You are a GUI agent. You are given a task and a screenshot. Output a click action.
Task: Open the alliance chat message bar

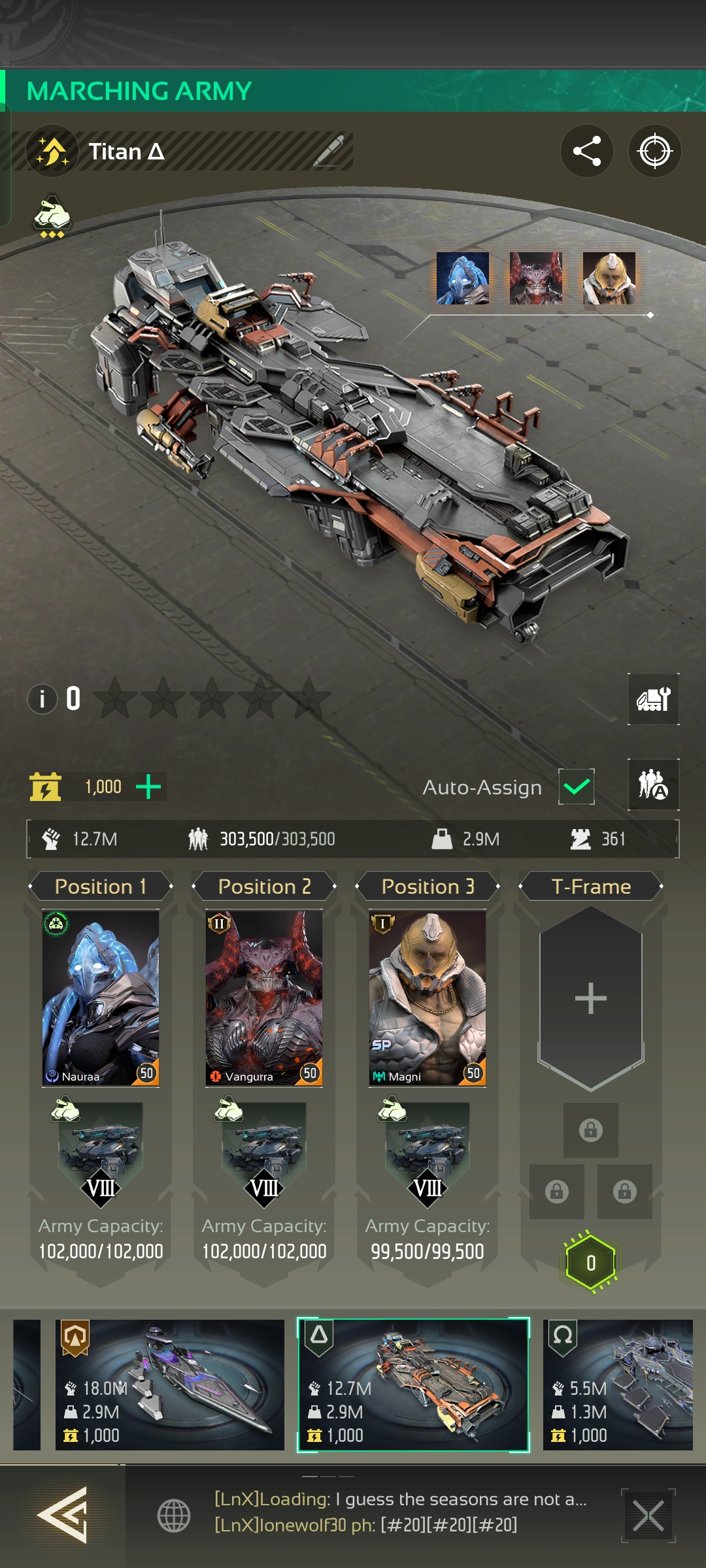(x=400, y=1512)
